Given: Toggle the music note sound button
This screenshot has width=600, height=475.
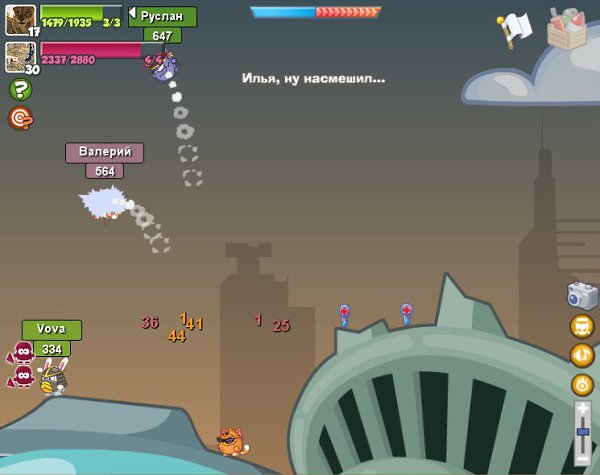Looking at the screenshot, I should (582, 355).
